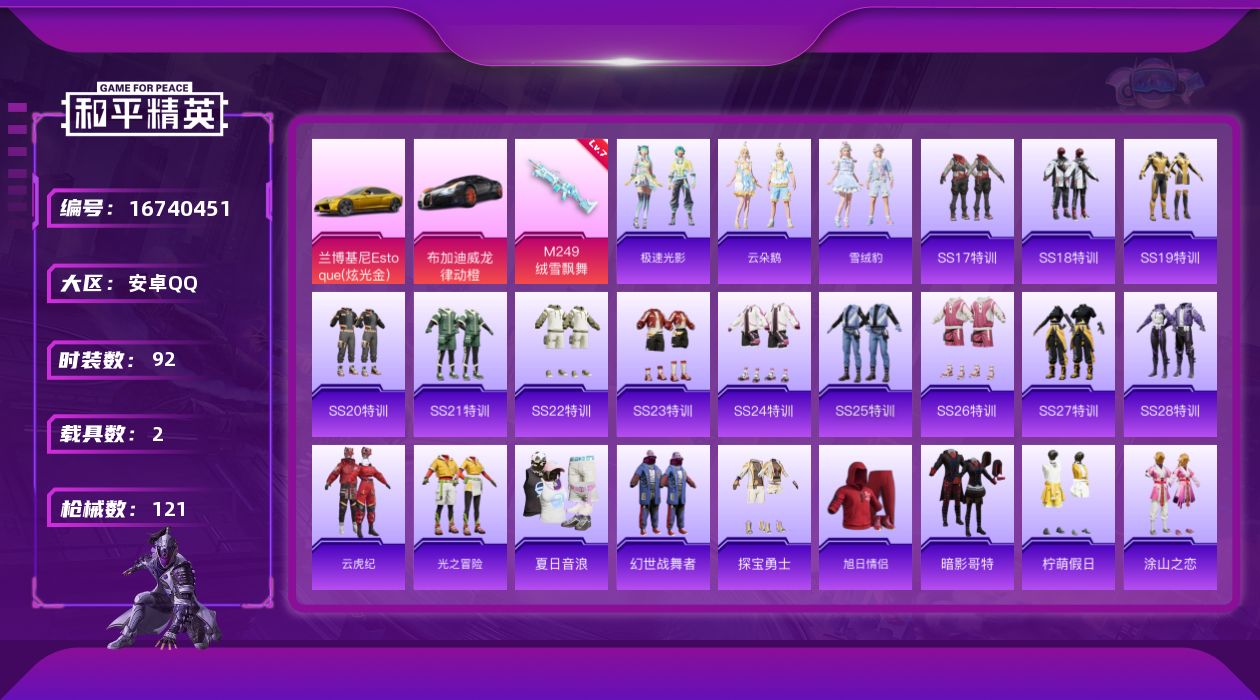Screen dimensions: 1260x700
Task: Select the SS17特训 outfit card
Action: tap(967, 211)
